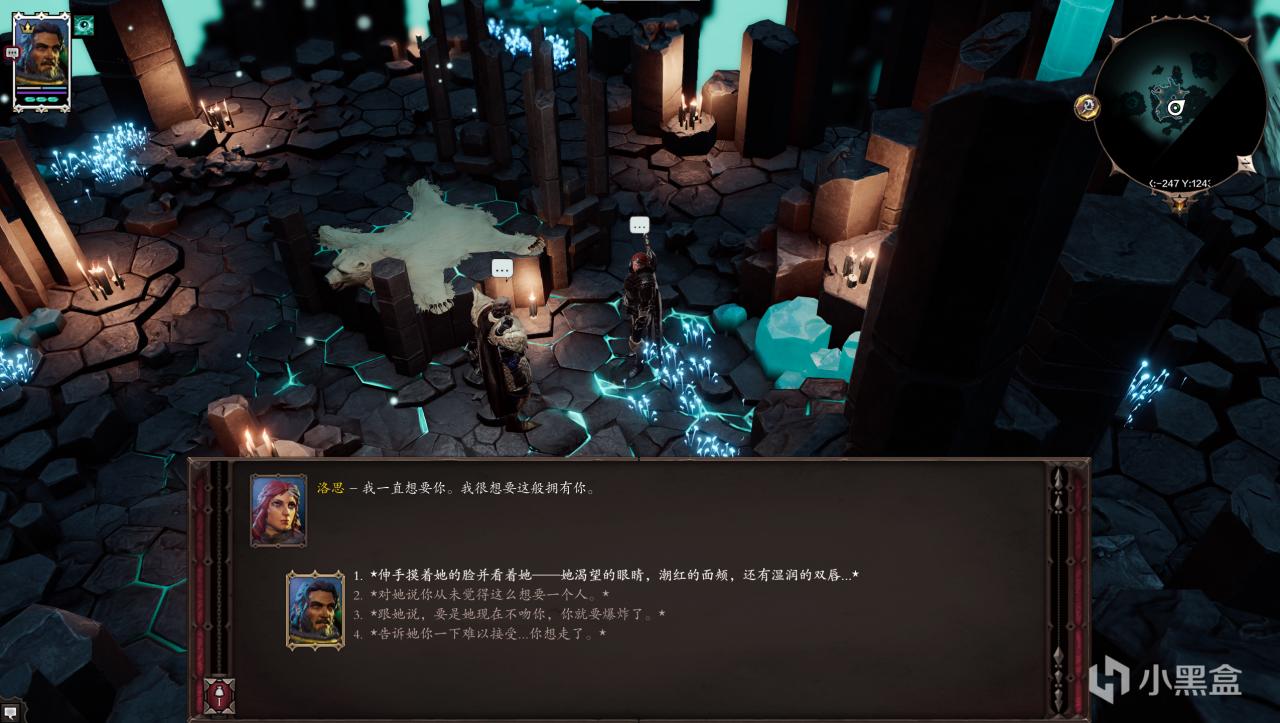This screenshot has height=723, width=1280.
Task: Click the green eye status effect icon
Action: click(x=84, y=27)
